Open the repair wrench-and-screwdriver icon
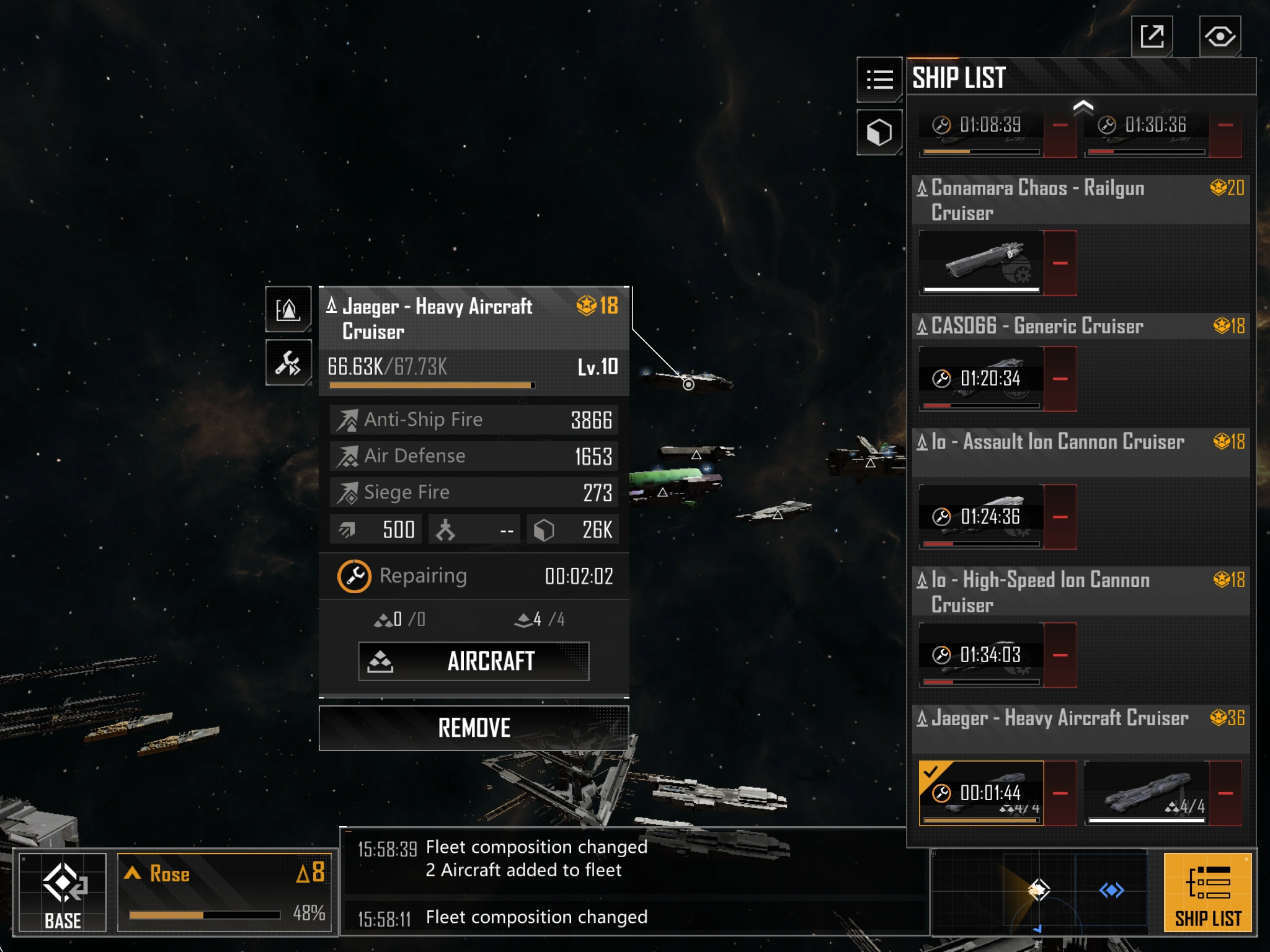This screenshot has width=1270, height=952. (288, 363)
